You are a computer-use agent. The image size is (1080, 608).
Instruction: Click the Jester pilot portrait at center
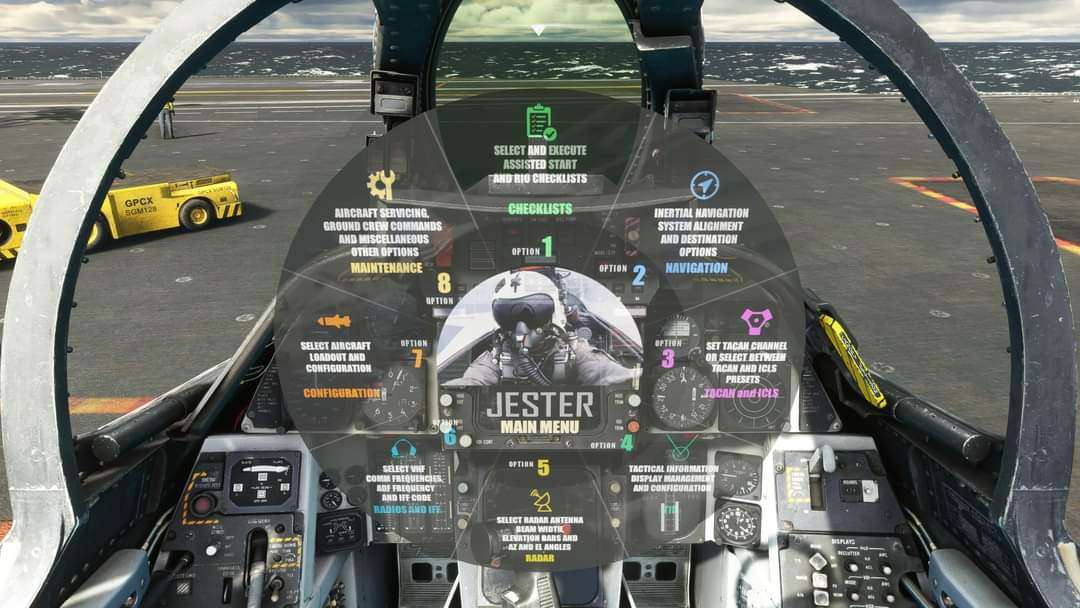[x=540, y=328]
